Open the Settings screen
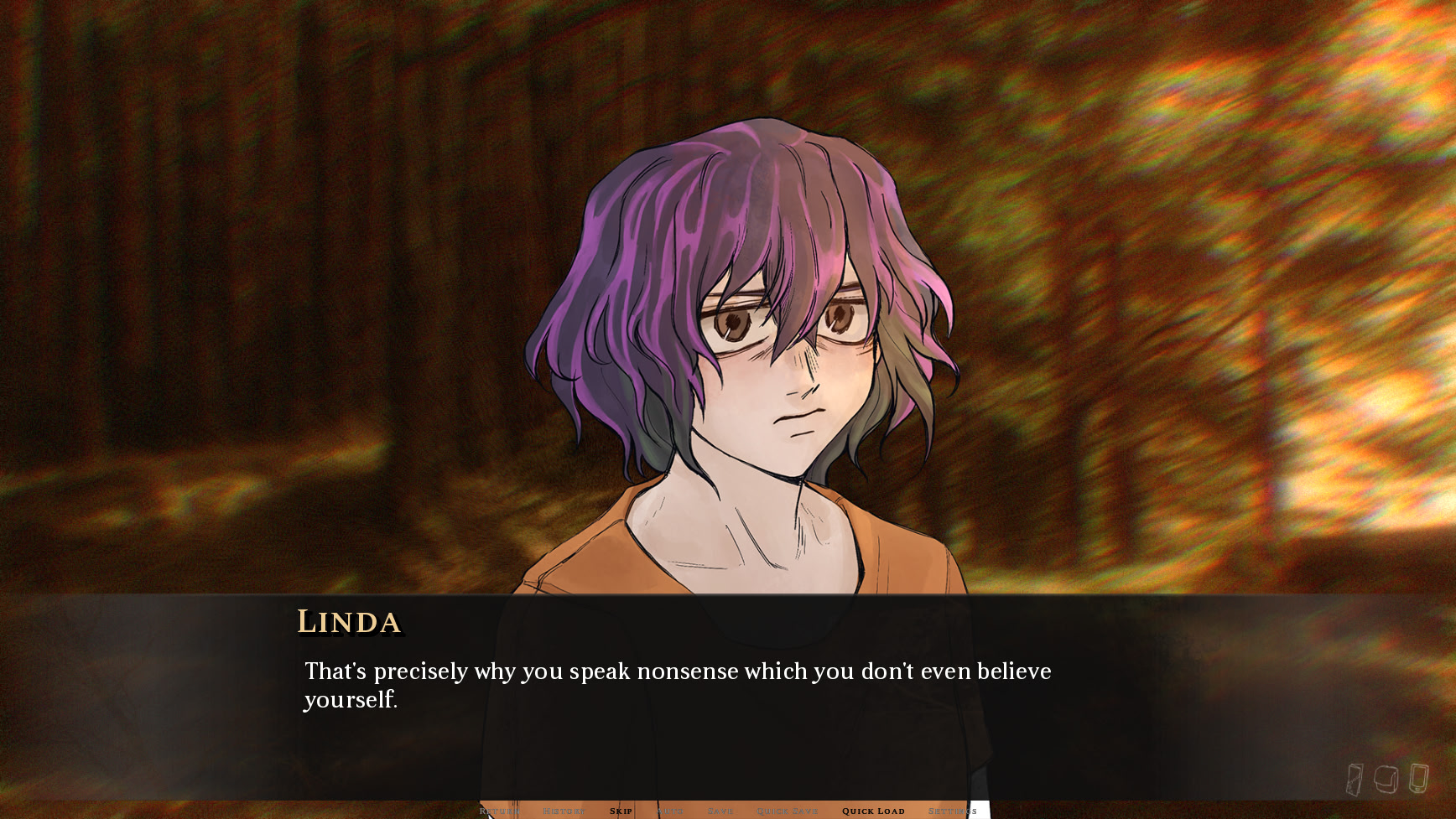 (952, 811)
